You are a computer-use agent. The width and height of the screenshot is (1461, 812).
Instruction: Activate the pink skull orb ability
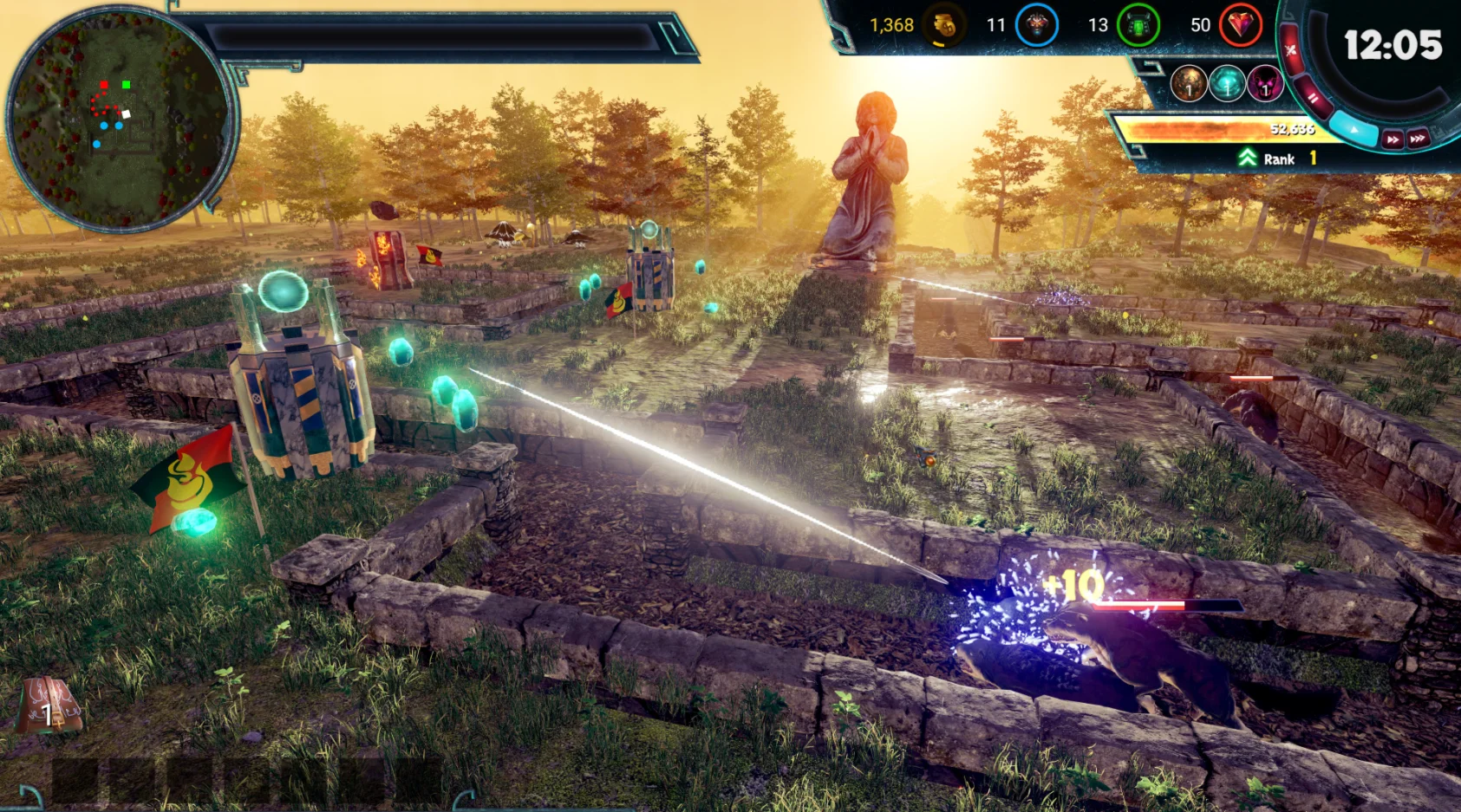tap(1264, 84)
